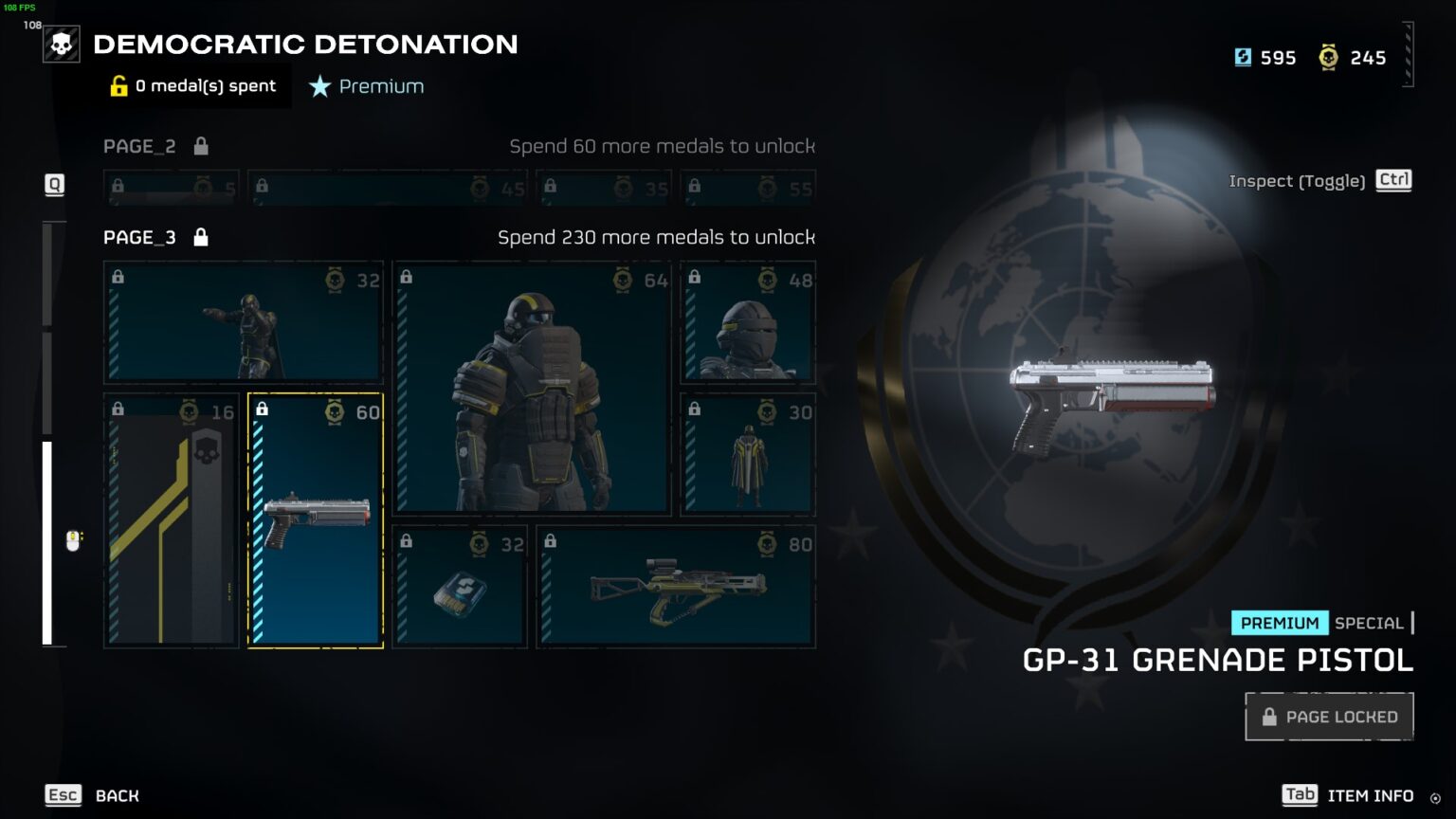Click the Democratic Detonation warbond skull icon

[x=62, y=44]
